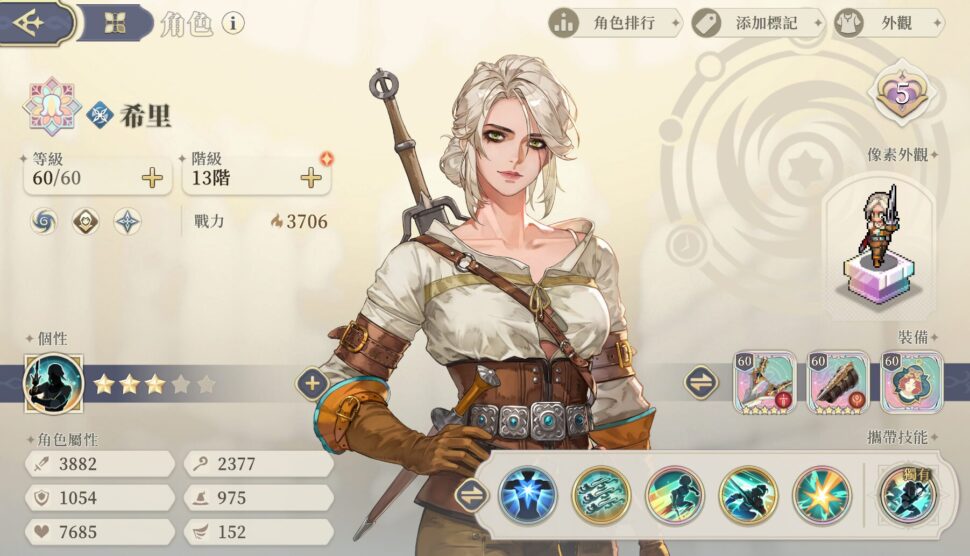
Task: Upgrade the 13階 rank with its plus
Action: pyautogui.click(x=311, y=179)
